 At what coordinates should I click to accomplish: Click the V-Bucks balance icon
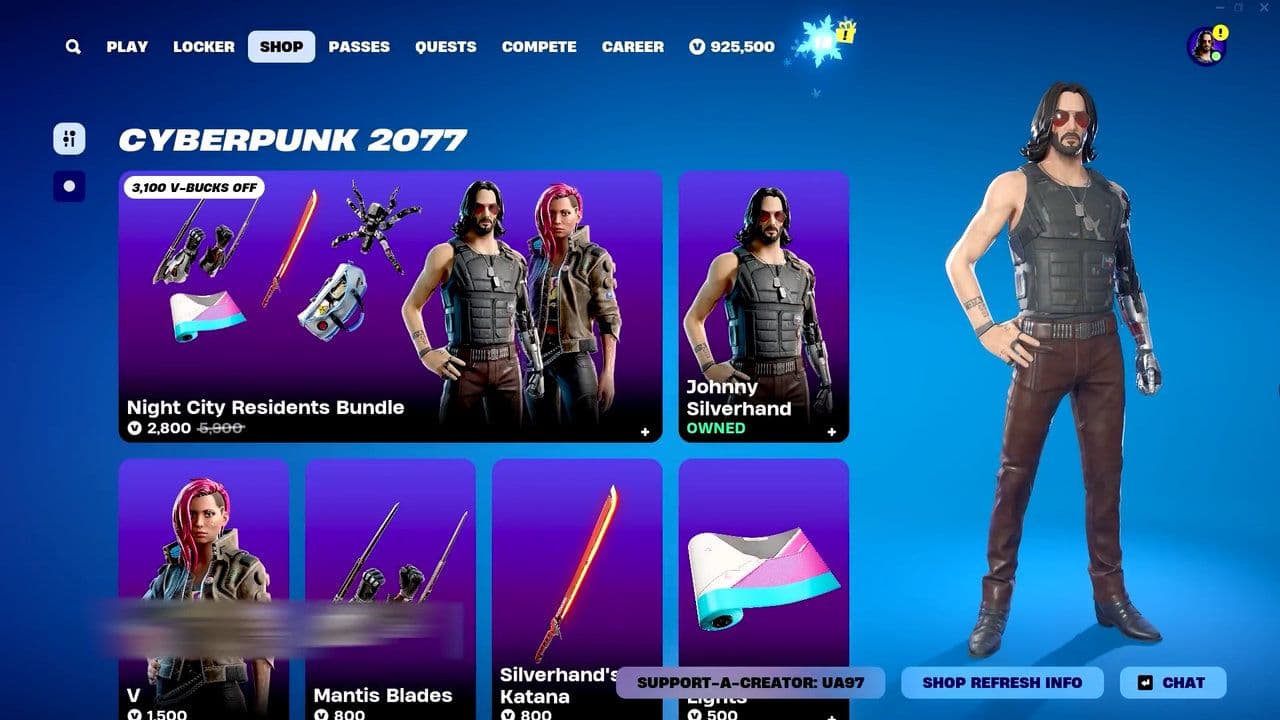[695, 46]
